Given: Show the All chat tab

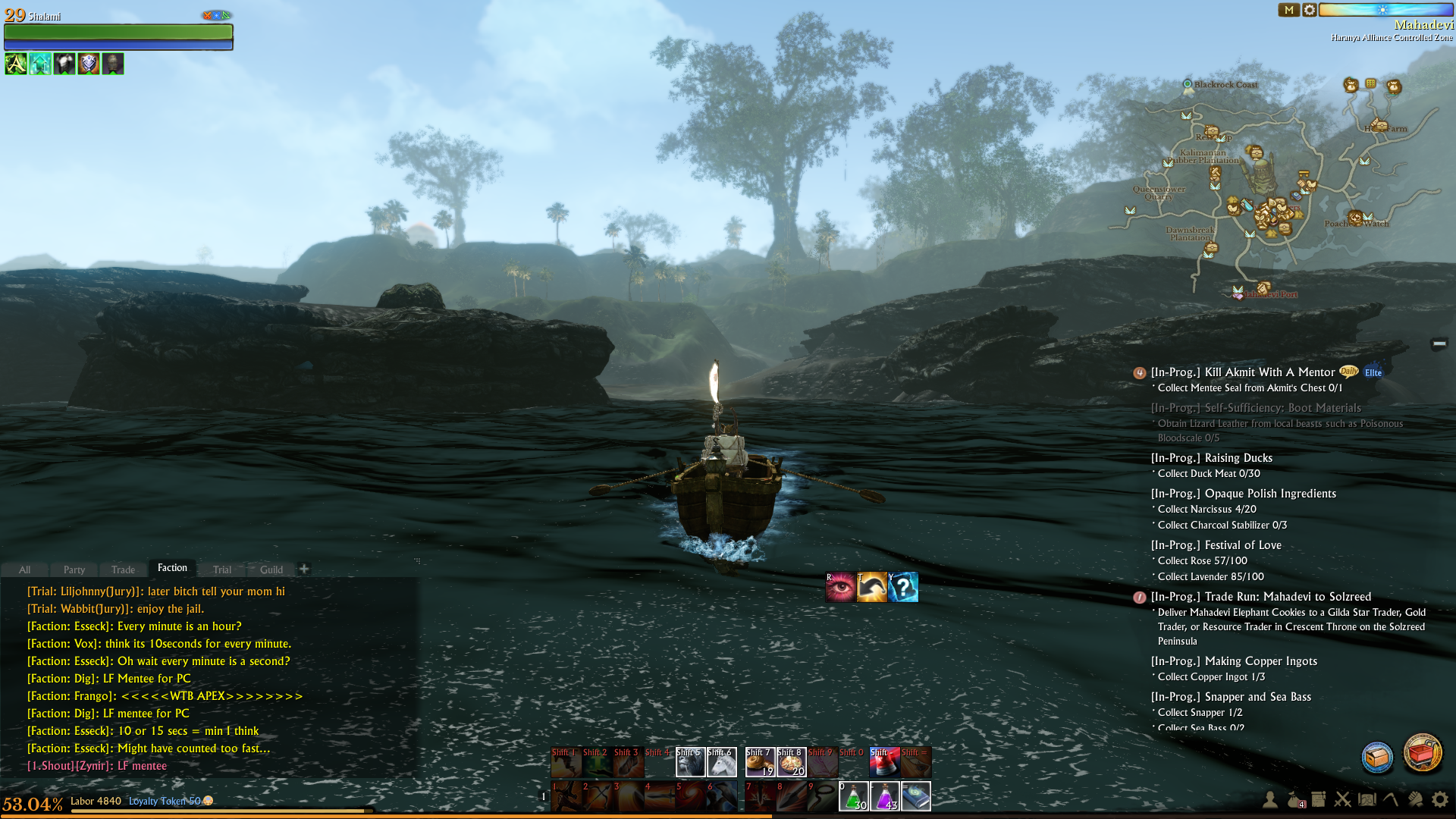Looking at the screenshot, I should tap(25, 570).
